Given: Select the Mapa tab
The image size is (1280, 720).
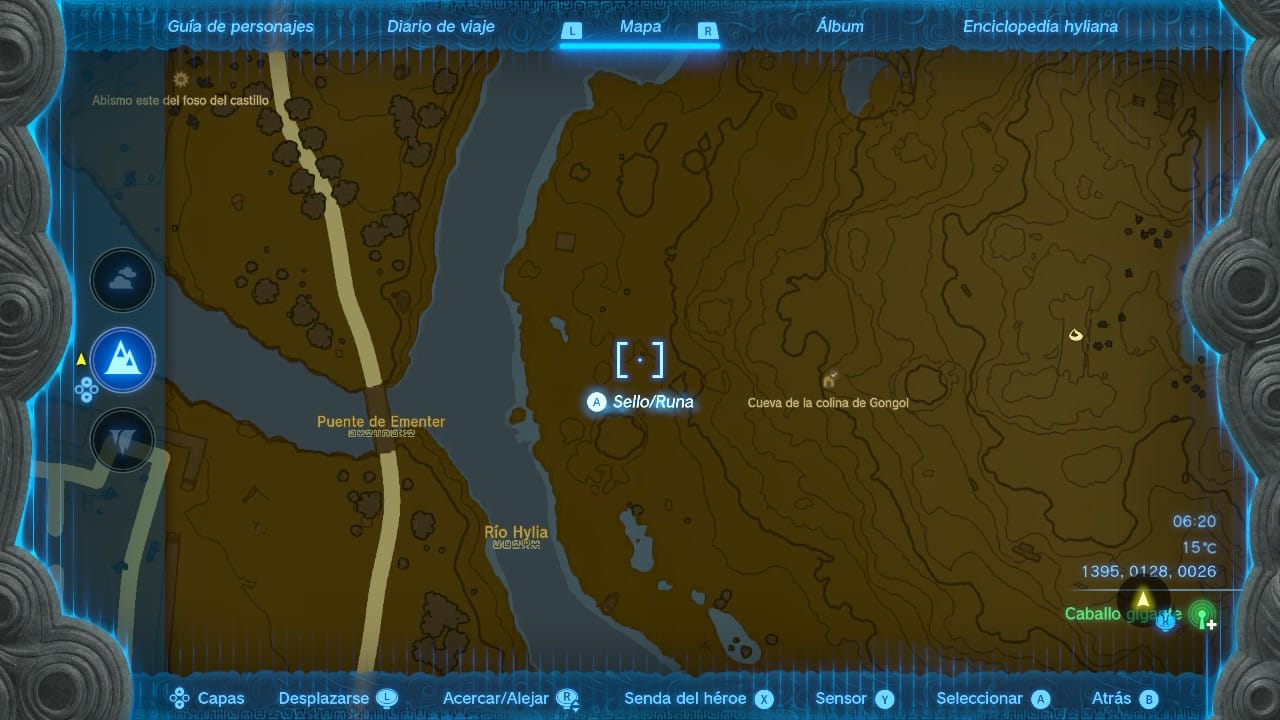Looking at the screenshot, I should click(x=640, y=27).
